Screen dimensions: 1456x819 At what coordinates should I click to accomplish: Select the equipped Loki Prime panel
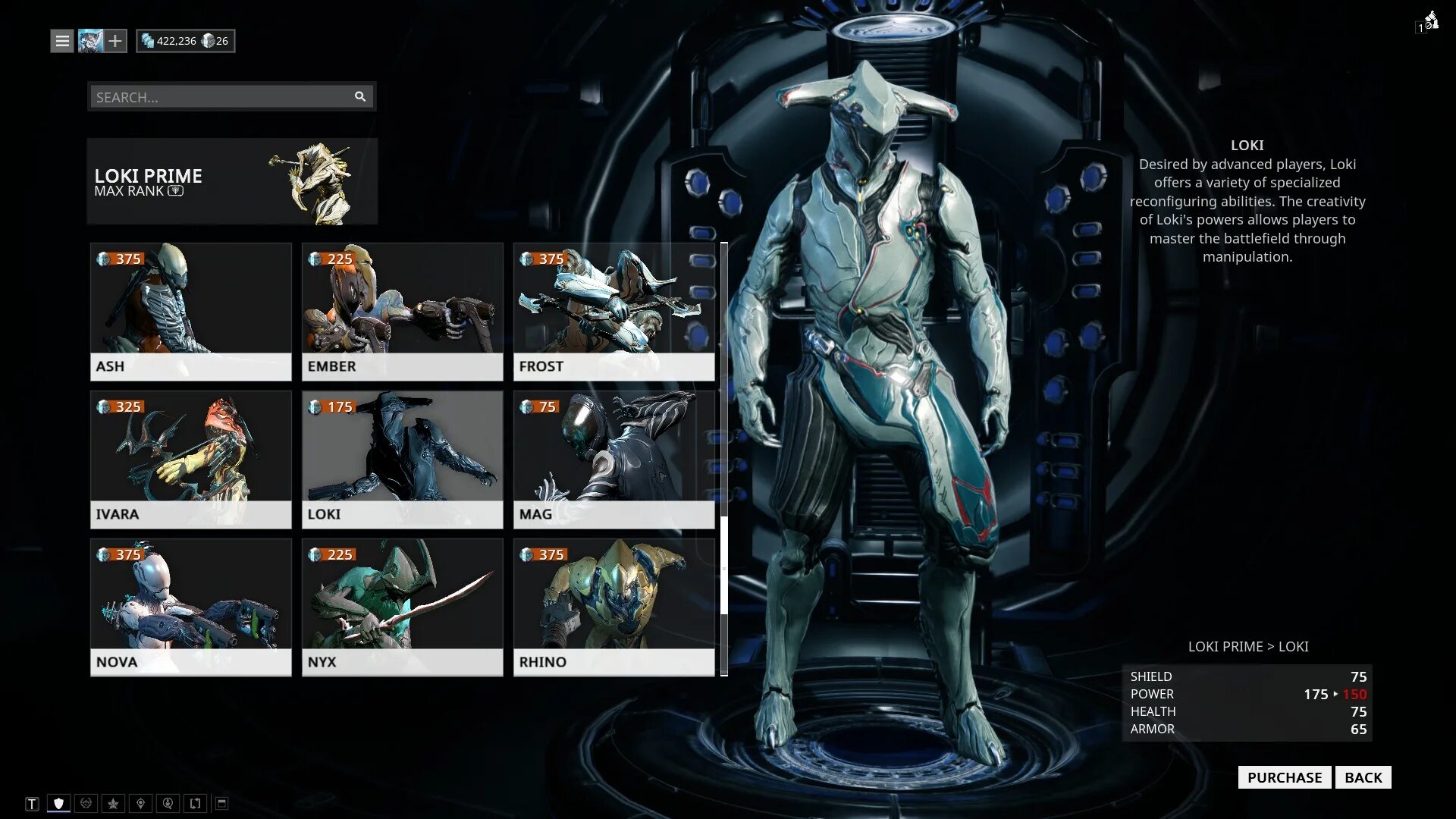232,181
